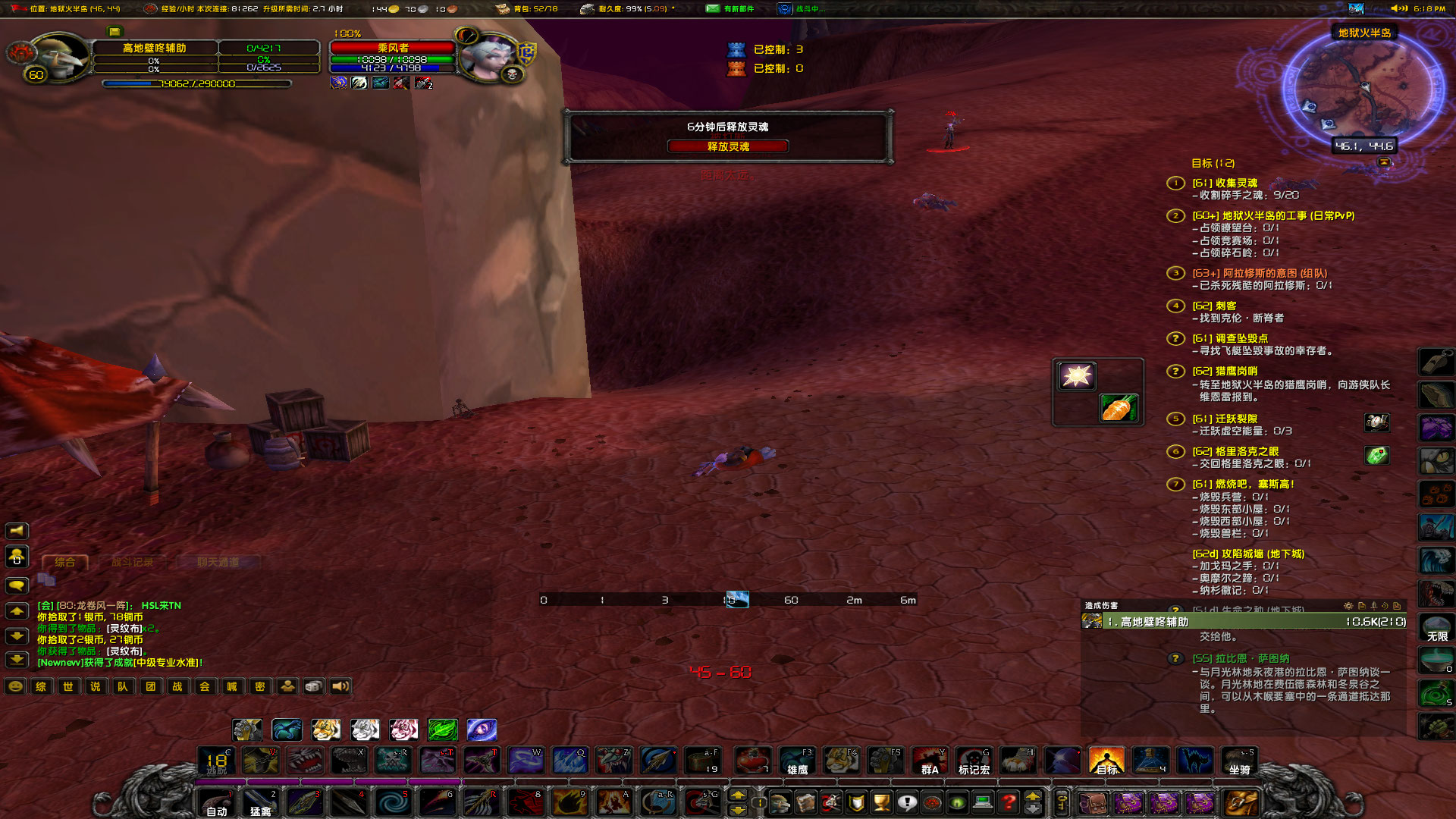1456x819 pixels.
Task: Roll the dice icon next to chat shortcuts
Action: pos(314,687)
